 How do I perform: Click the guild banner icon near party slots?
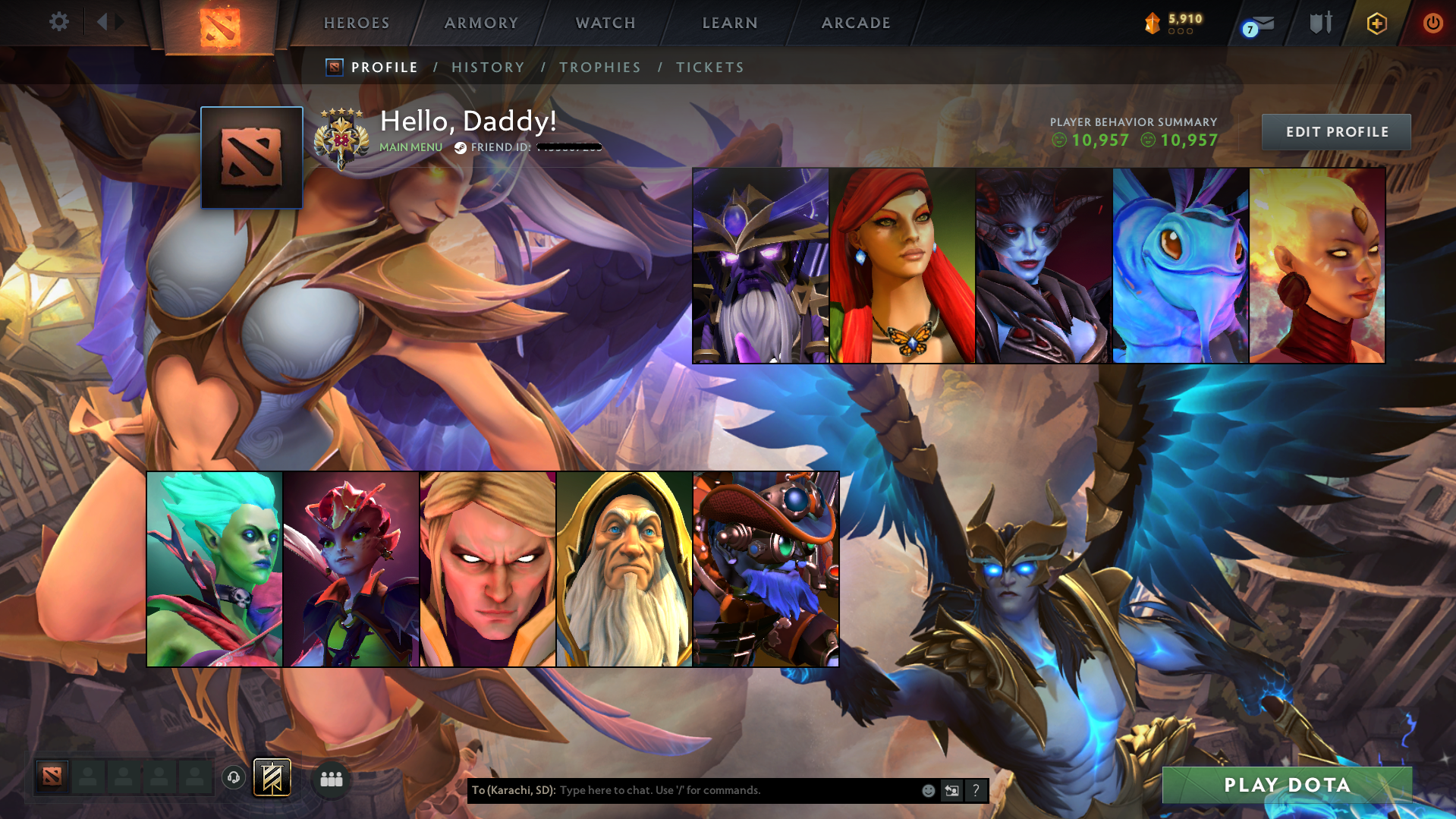pyautogui.click(x=271, y=777)
